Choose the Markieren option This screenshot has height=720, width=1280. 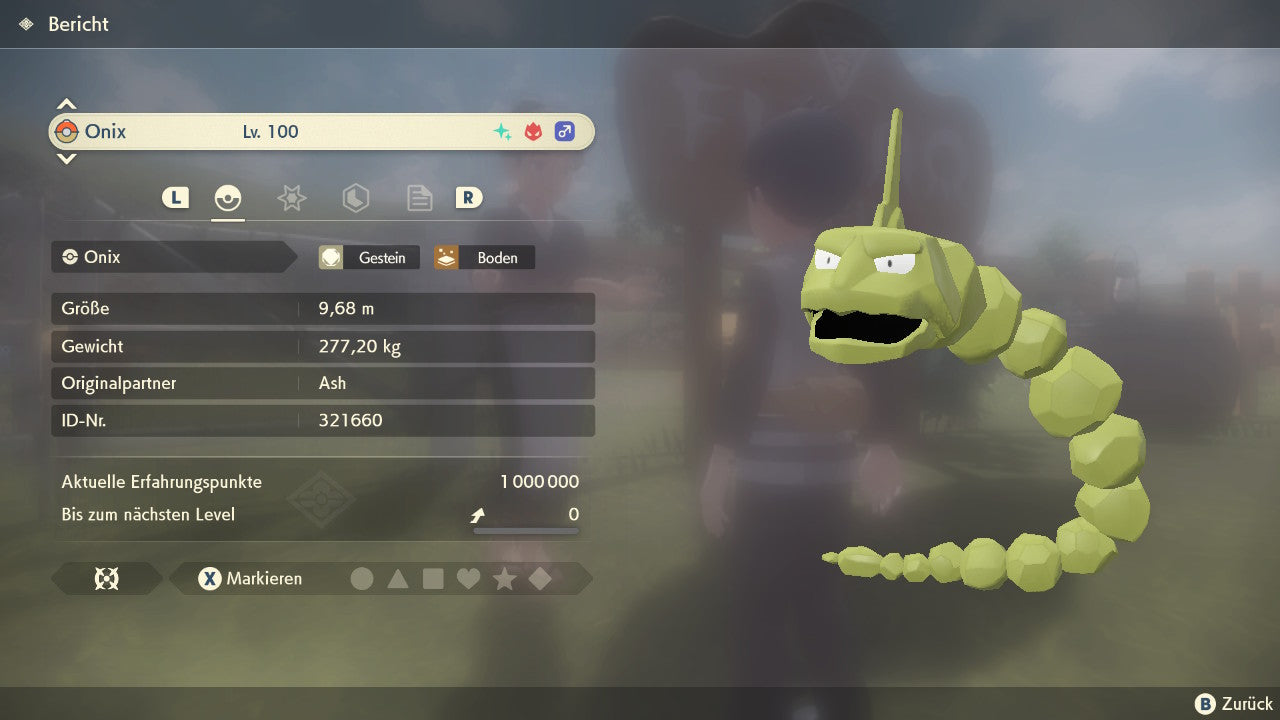251,578
